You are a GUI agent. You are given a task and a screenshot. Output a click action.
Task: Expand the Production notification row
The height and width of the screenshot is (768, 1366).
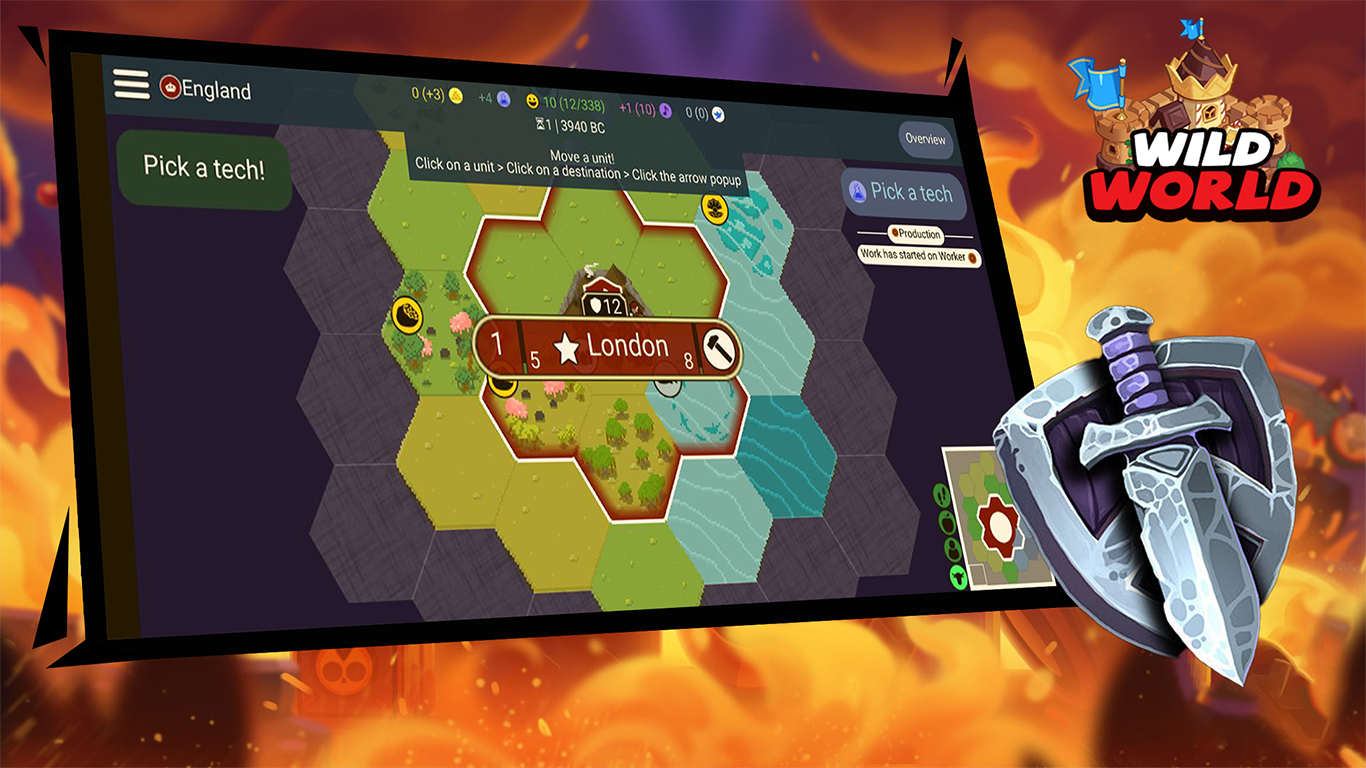point(917,236)
